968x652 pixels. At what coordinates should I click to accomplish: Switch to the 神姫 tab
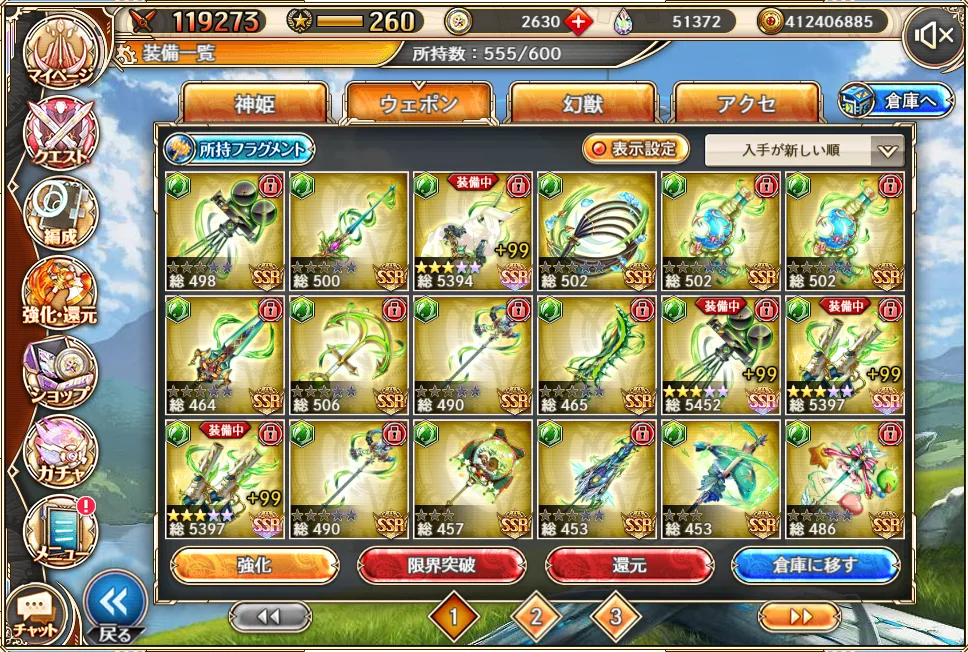(254, 103)
